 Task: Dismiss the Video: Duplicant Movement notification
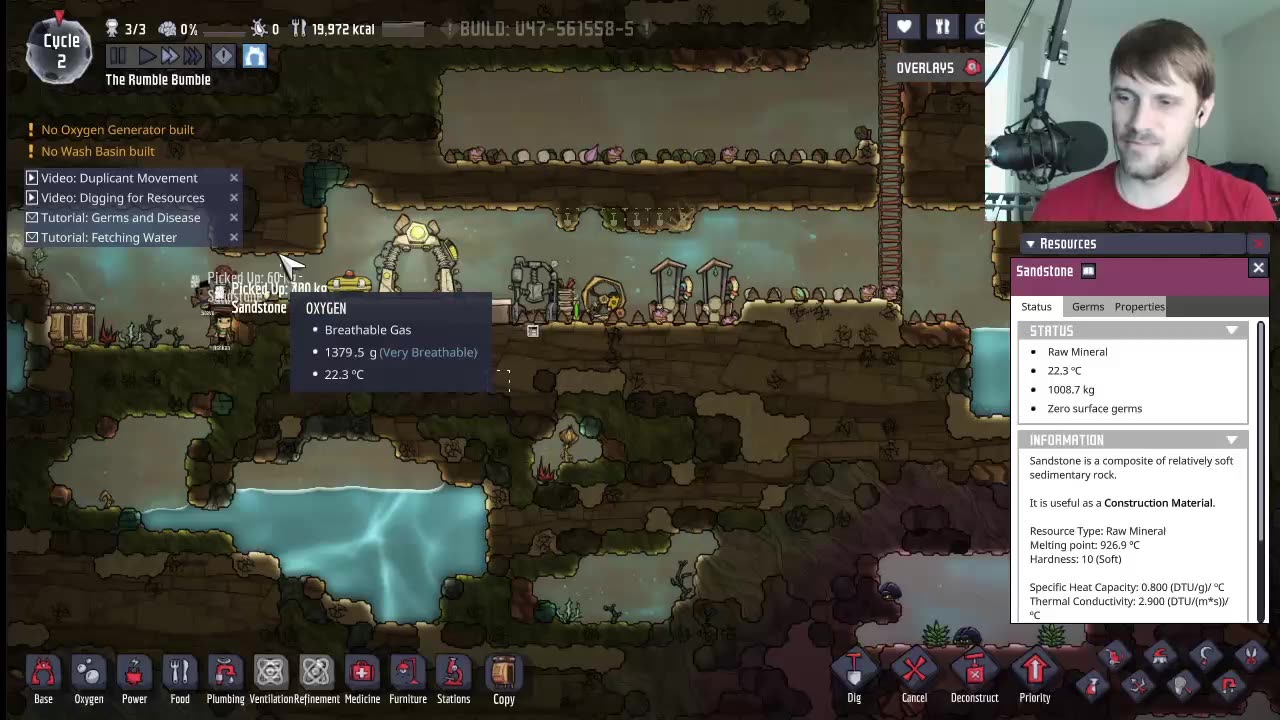[x=233, y=177]
